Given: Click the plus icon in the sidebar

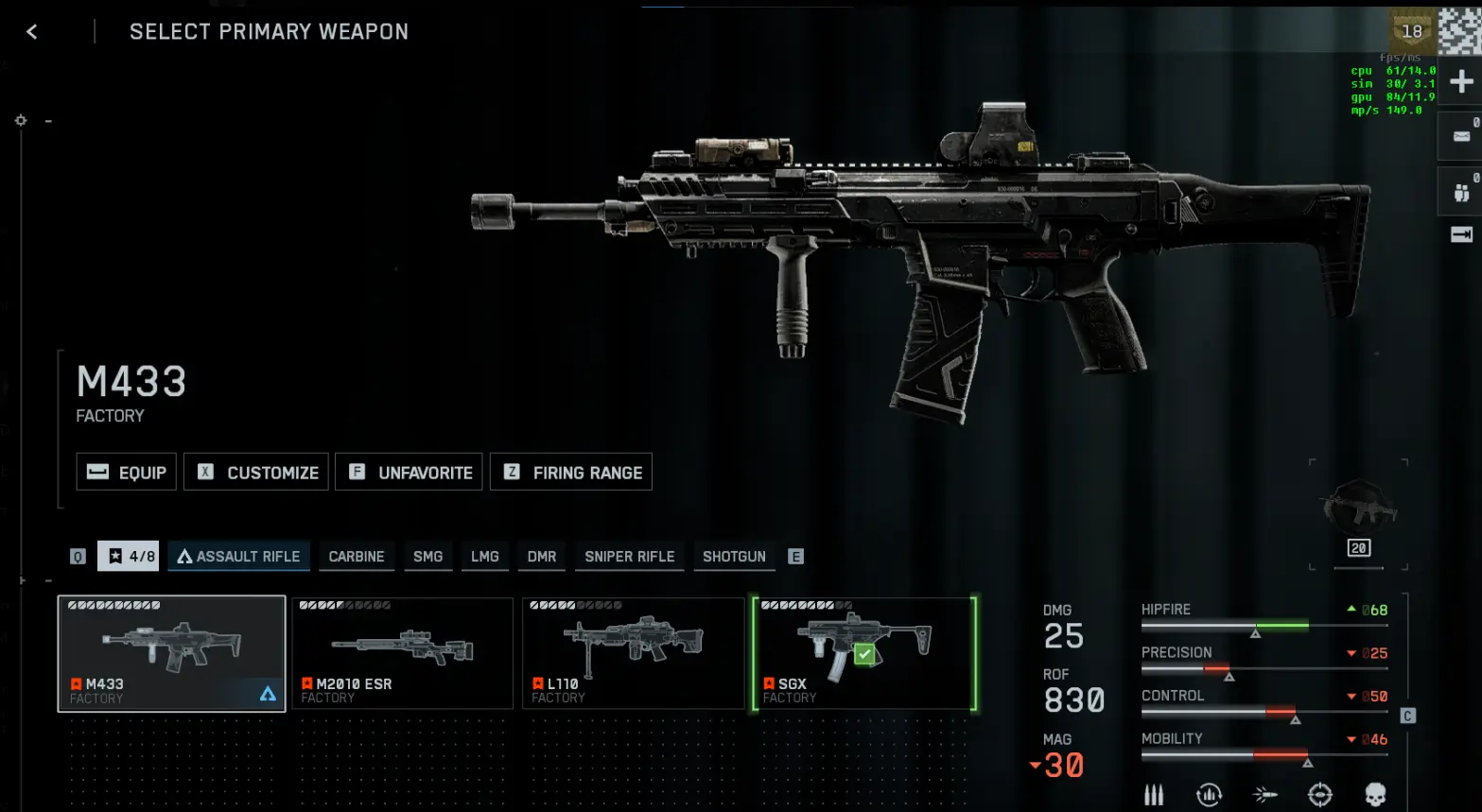Looking at the screenshot, I should pos(1461,81).
